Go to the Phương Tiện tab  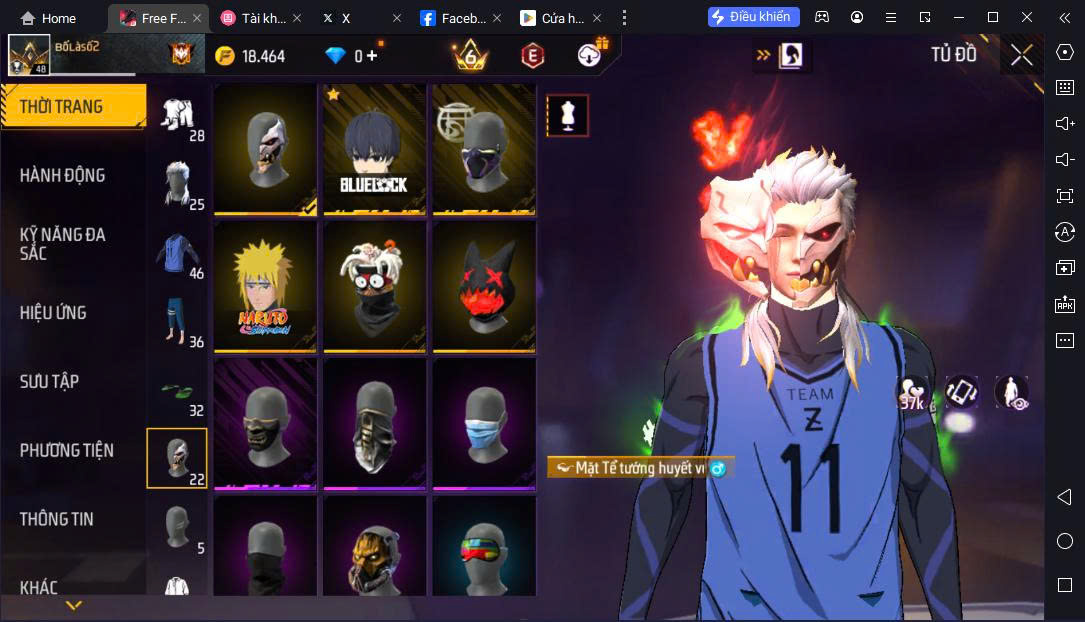click(67, 451)
